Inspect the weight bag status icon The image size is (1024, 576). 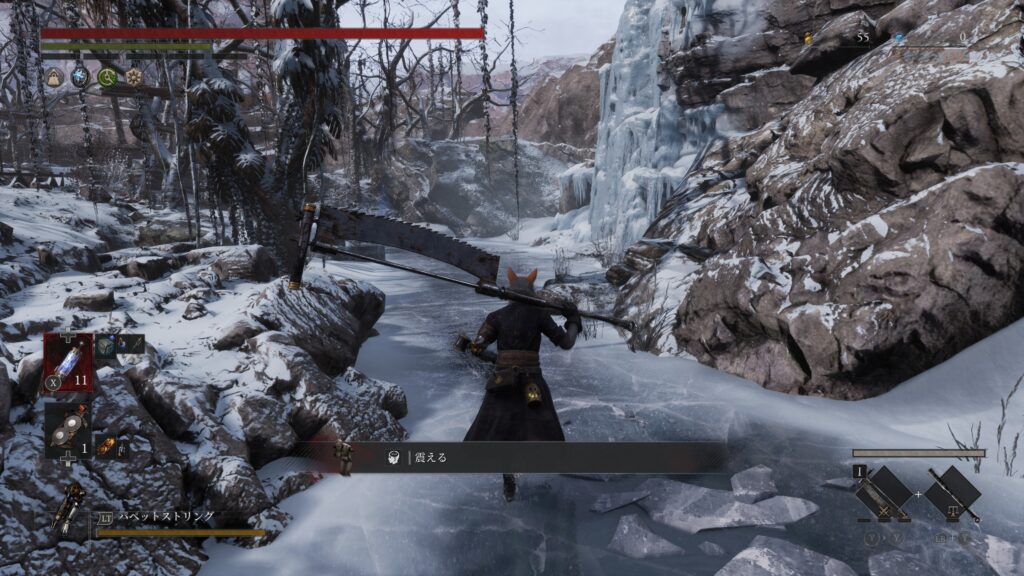55,76
